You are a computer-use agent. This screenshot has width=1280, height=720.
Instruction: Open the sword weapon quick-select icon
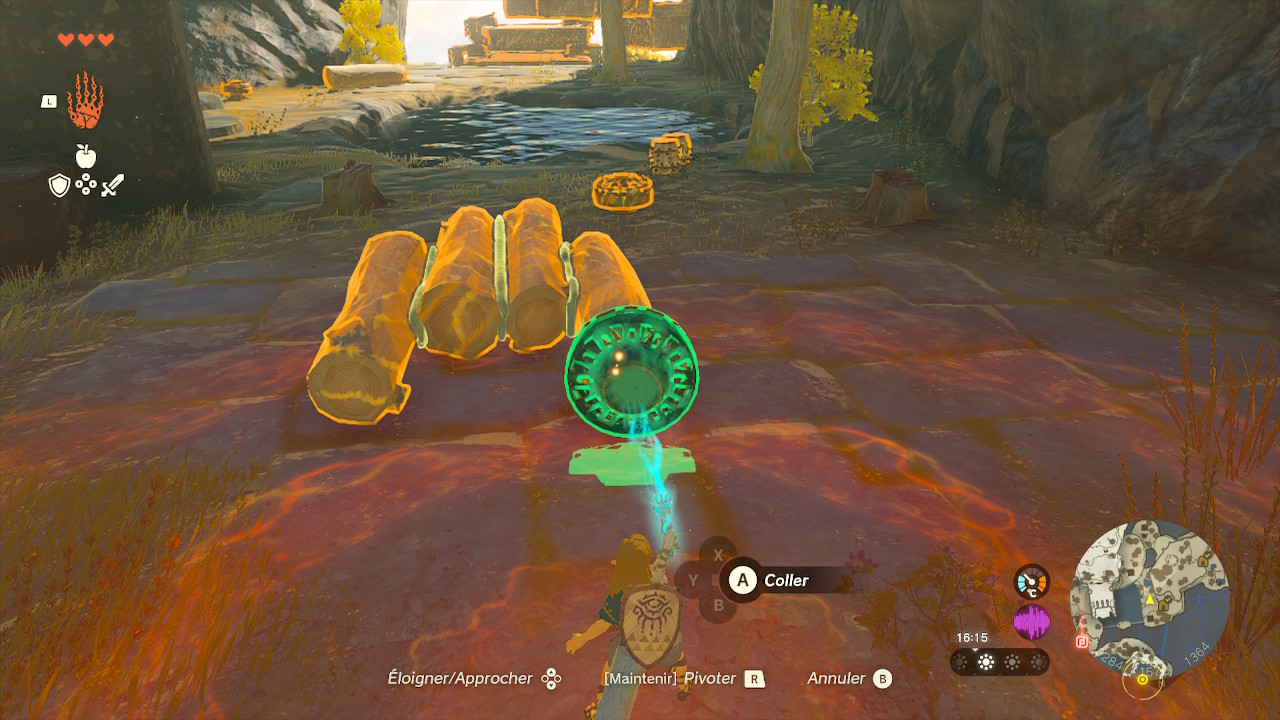tap(112, 185)
